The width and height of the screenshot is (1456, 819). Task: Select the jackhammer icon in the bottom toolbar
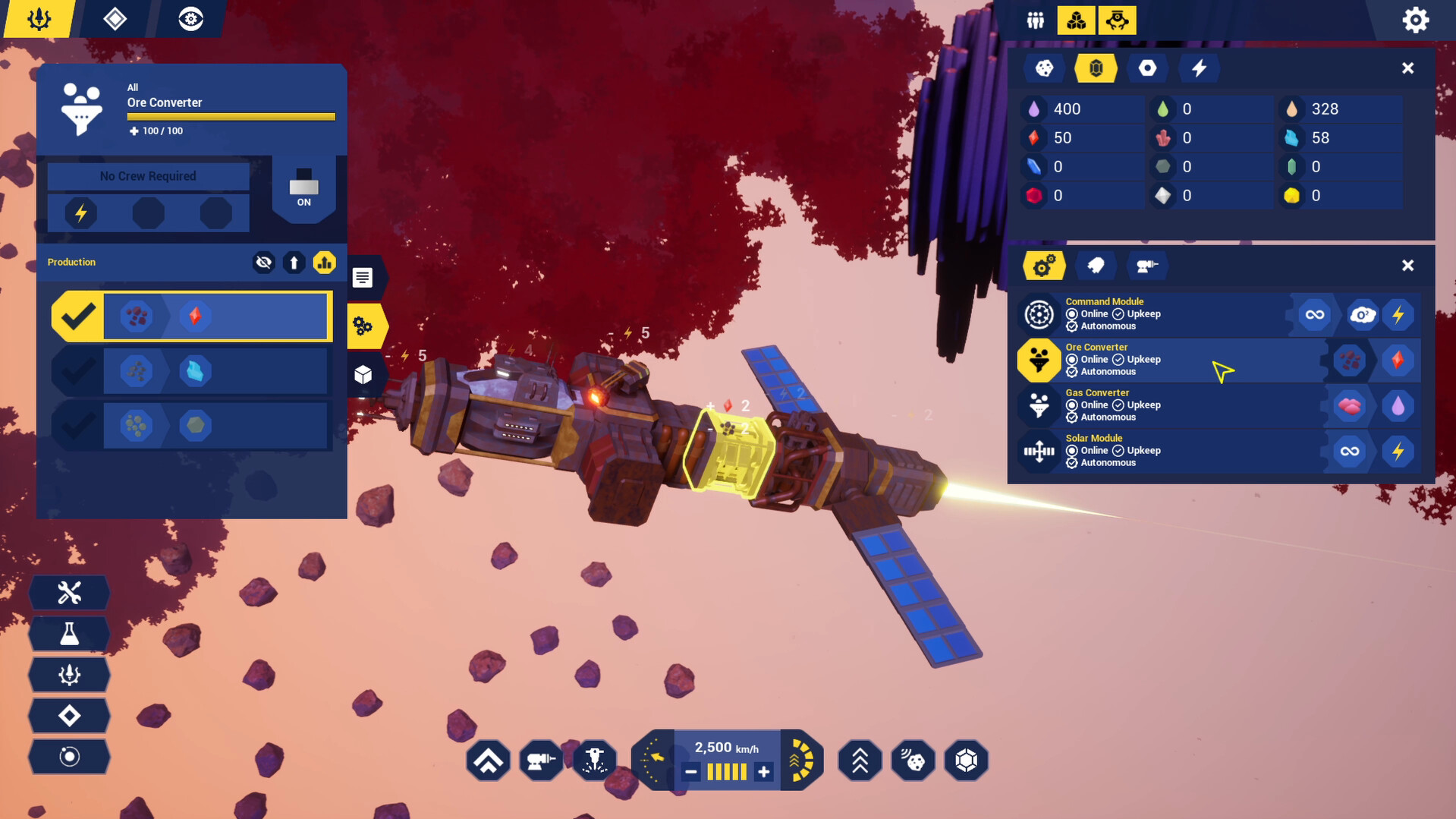pyautogui.click(x=594, y=760)
